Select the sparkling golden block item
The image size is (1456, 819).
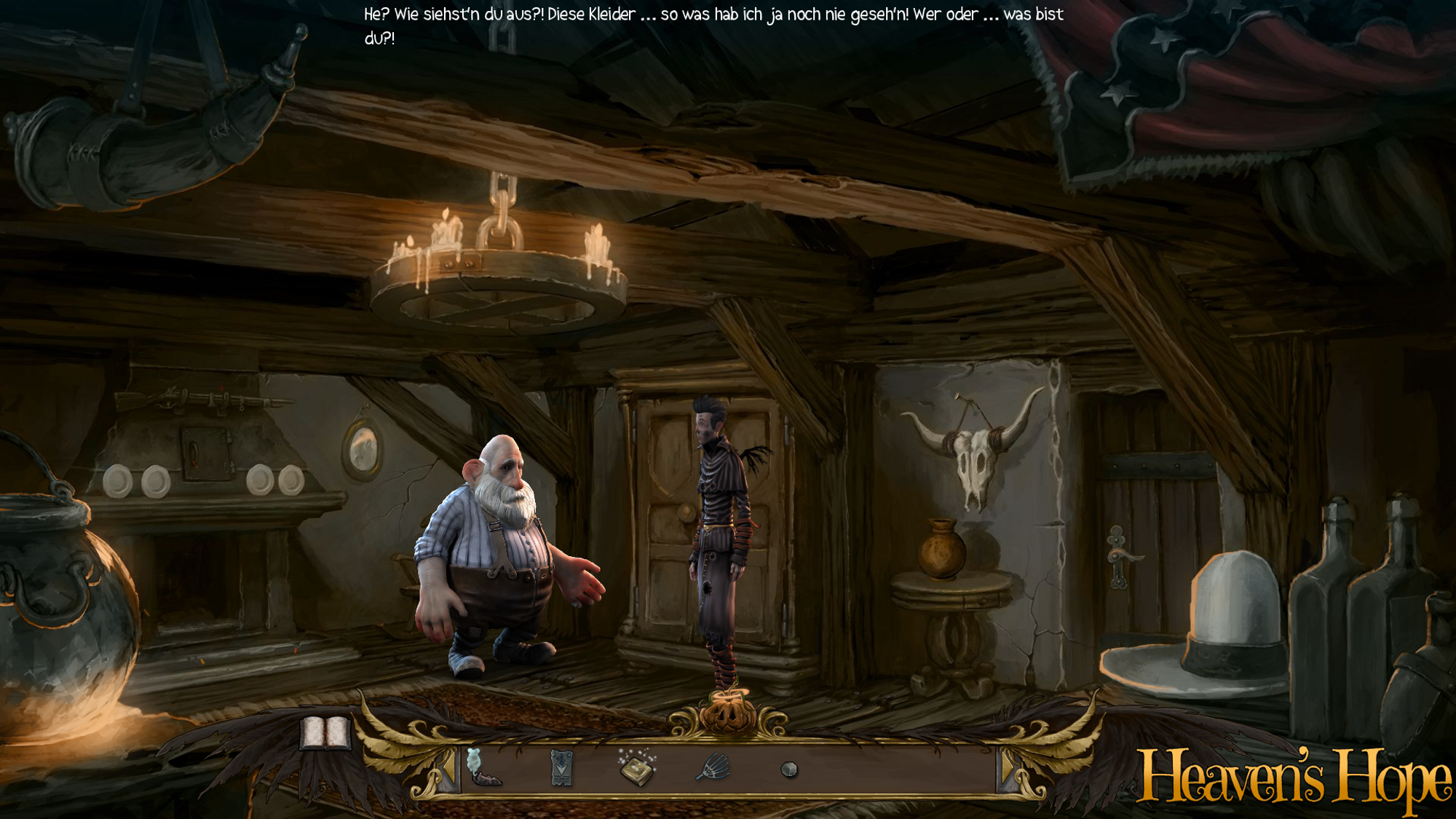(x=637, y=769)
